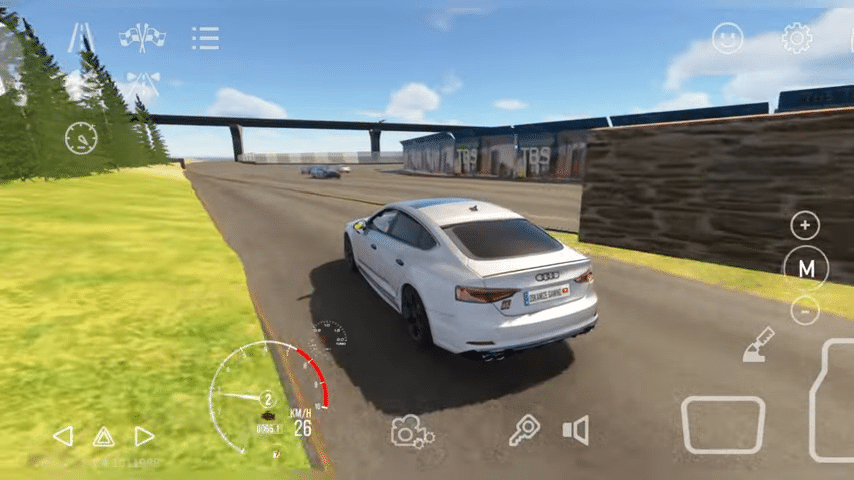Pull the handbrake lever icon
This screenshot has width=854, height=480.
[x=758, y=345]
